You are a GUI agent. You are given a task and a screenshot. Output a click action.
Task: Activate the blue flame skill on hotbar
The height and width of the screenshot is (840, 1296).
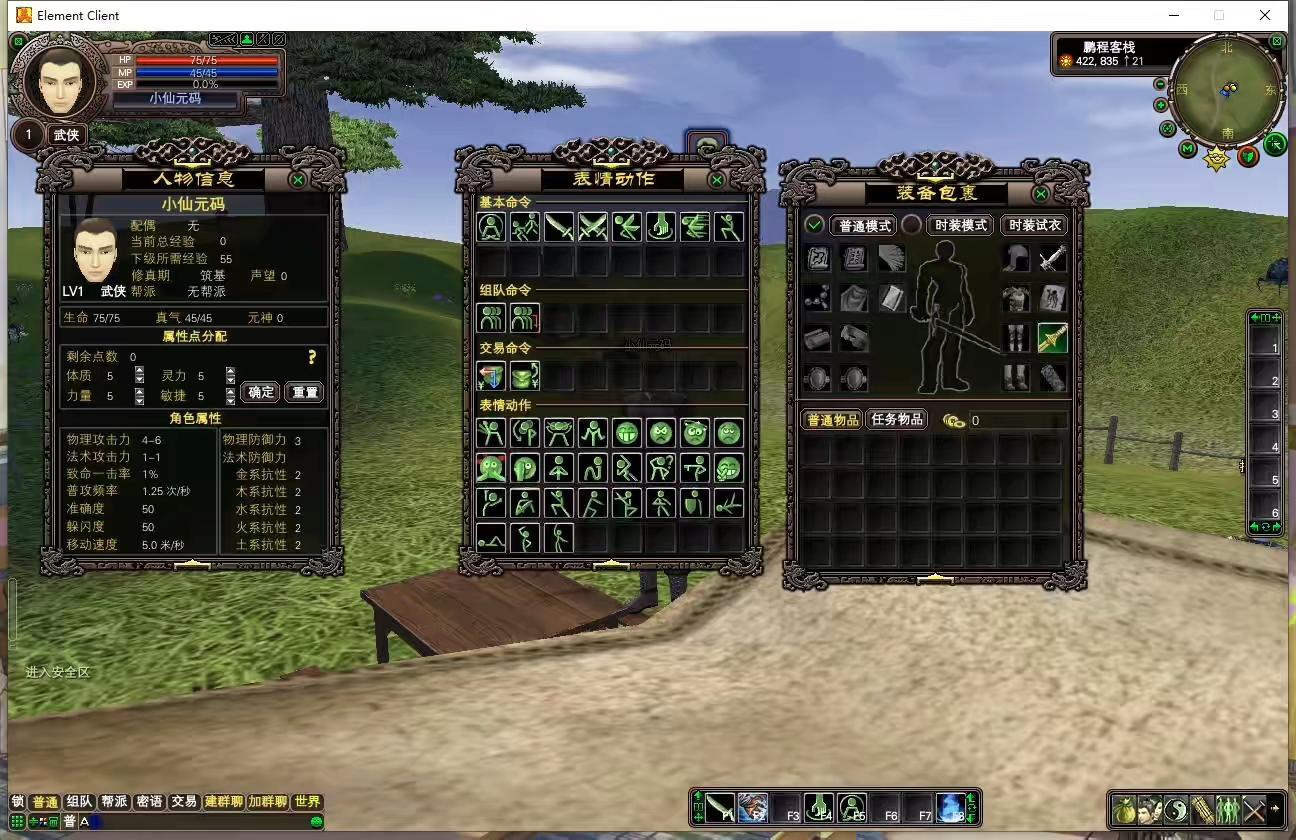(951, 806)
